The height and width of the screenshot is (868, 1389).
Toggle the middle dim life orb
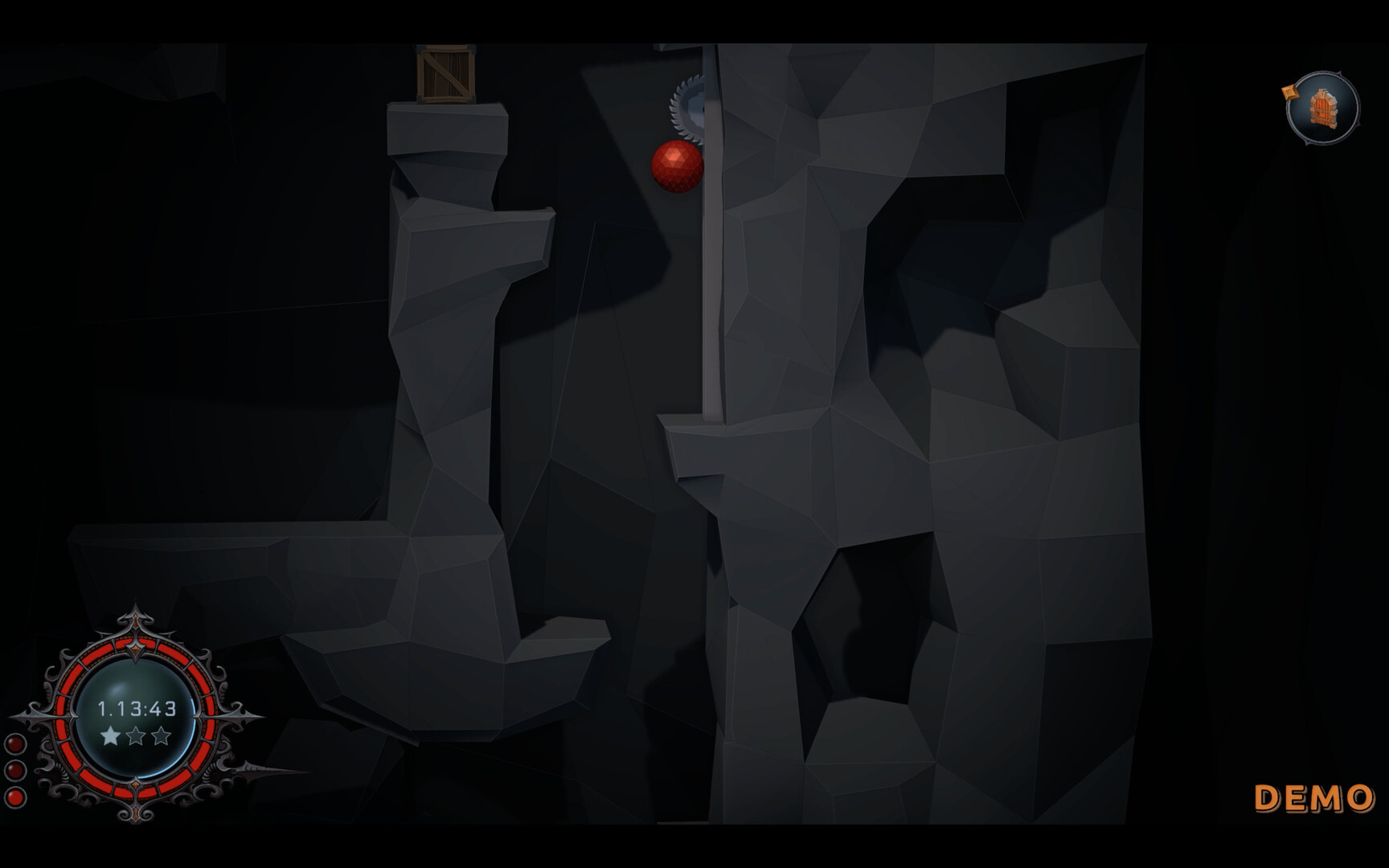15,771
